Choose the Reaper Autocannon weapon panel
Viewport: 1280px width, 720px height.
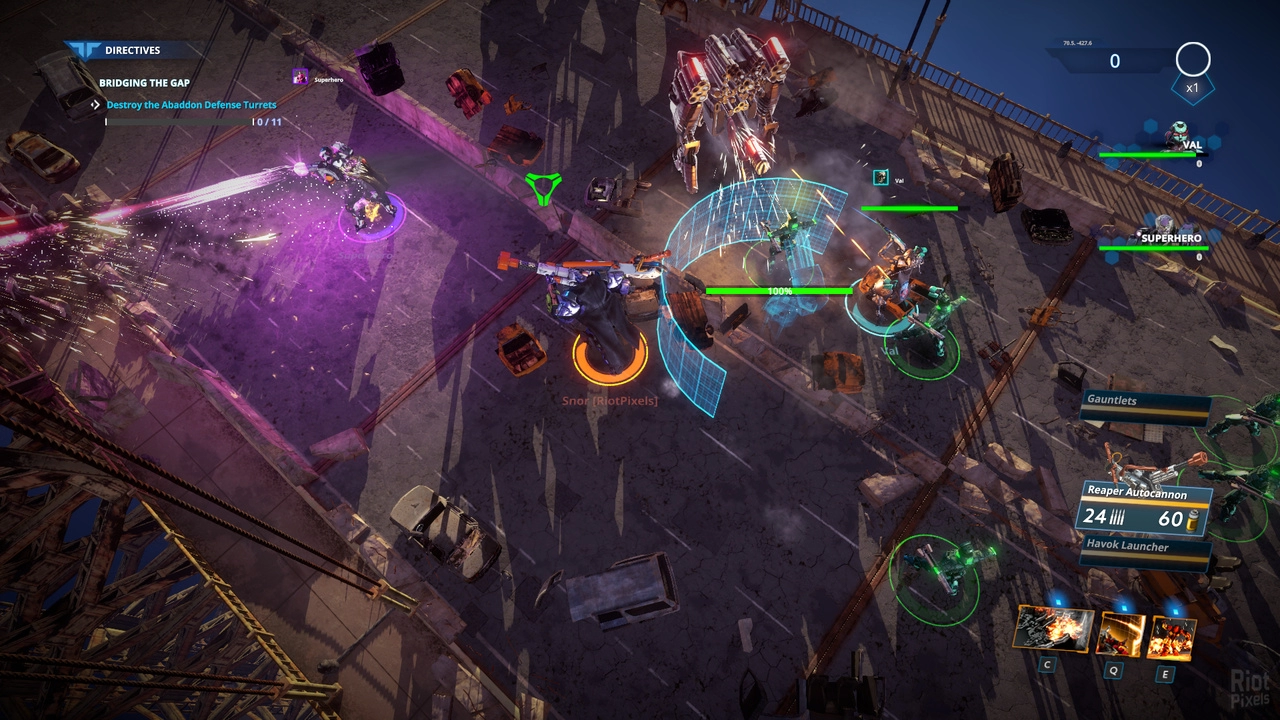click(x=1146, y=508)
